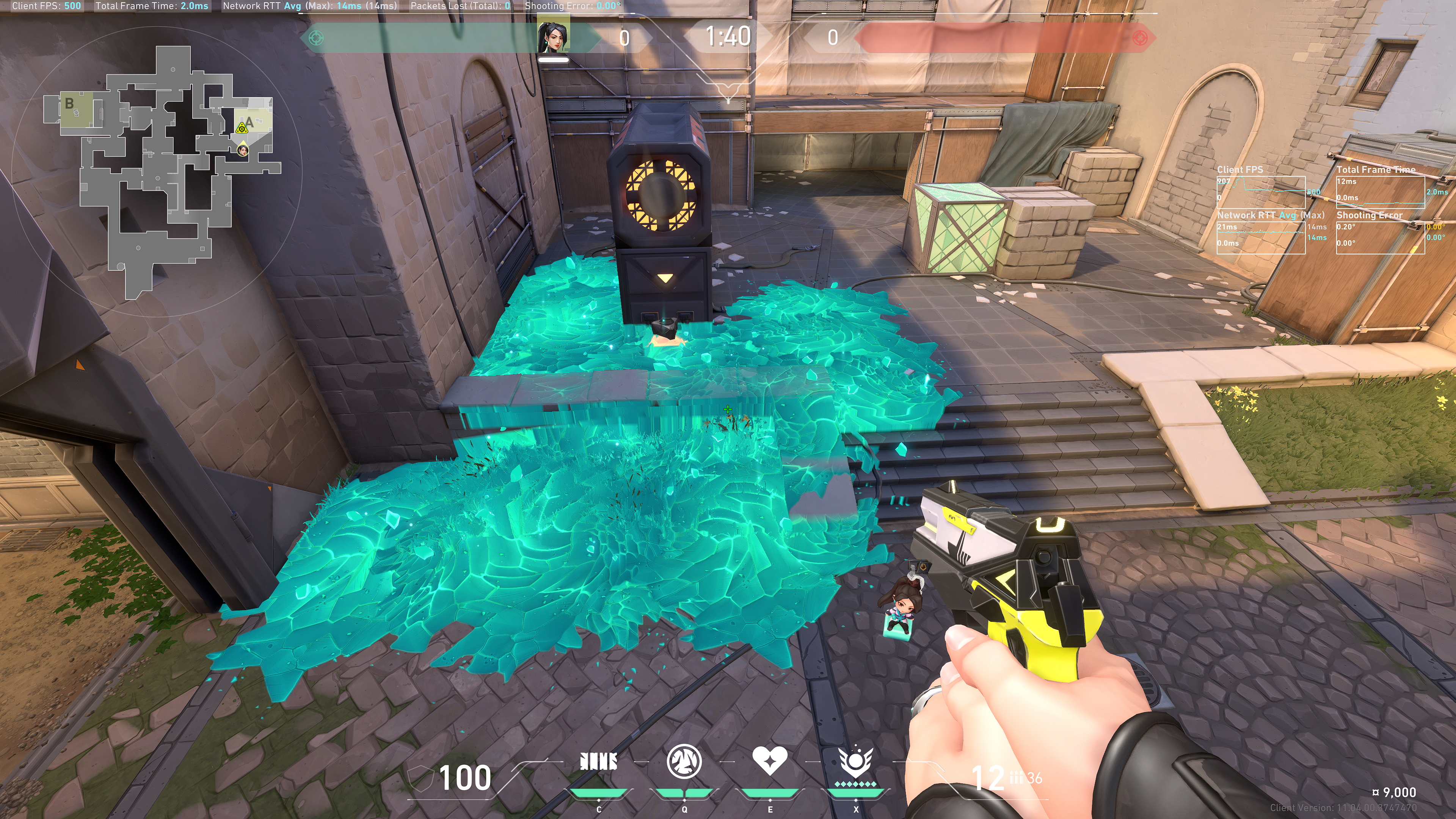The width and height of the screenshot is (1456, 819).
Task: Click the player marker on the minimap
Action: pyautogui.click(x=243, y=151)
